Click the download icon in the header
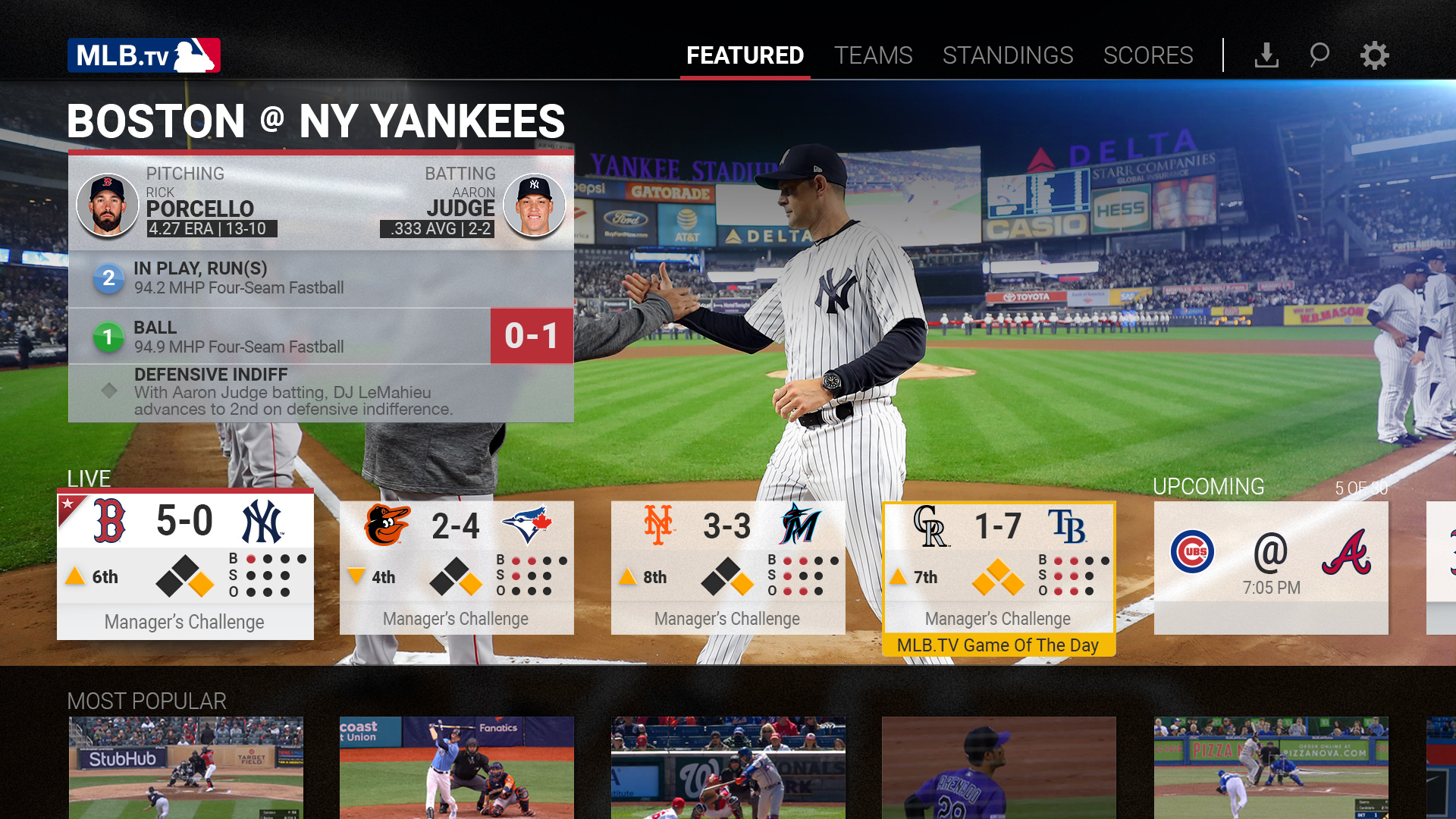1456x819 pixels. (1266, 55)
